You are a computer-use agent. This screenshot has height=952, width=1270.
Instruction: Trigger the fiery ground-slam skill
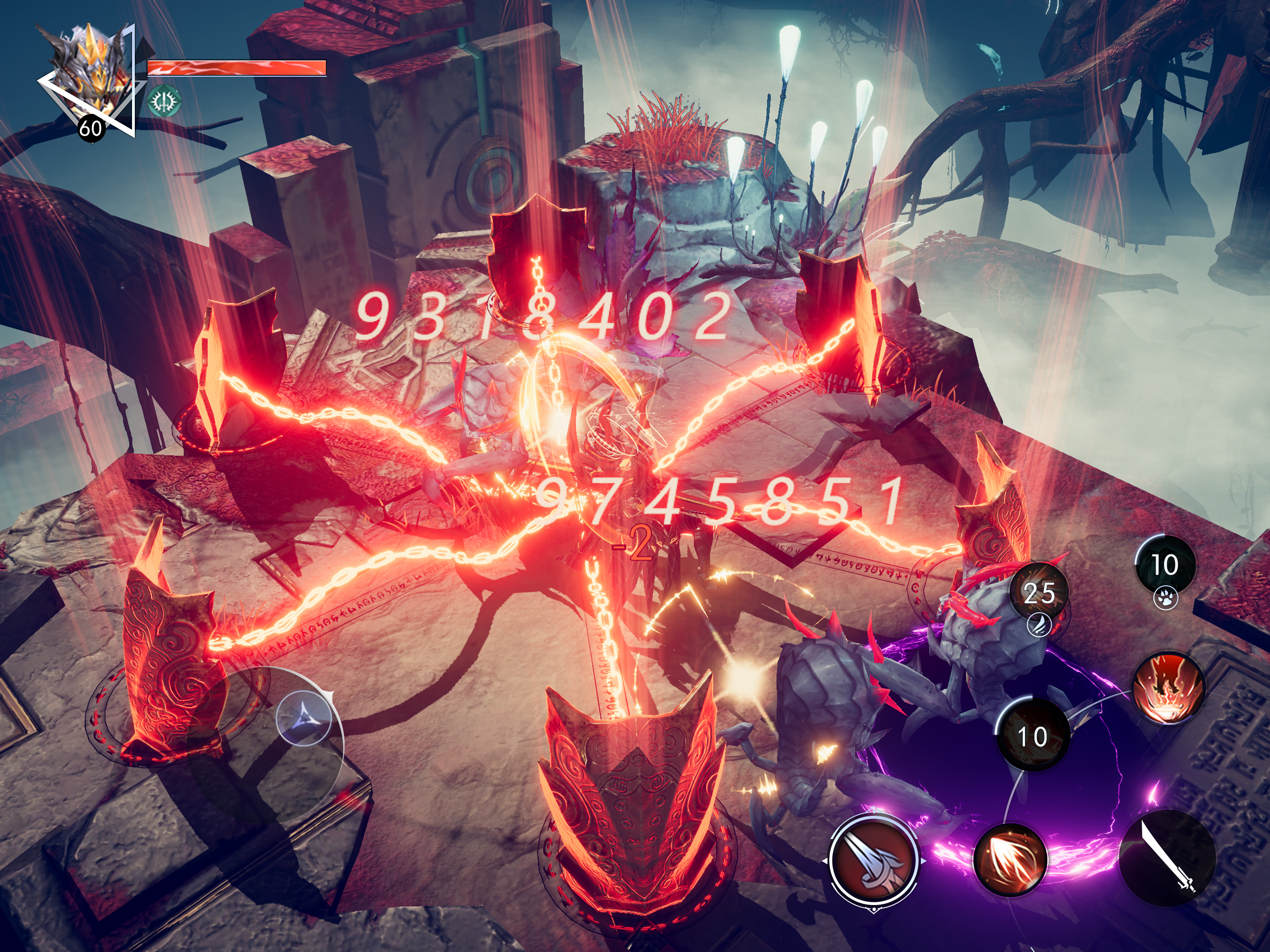(1168, 688)
